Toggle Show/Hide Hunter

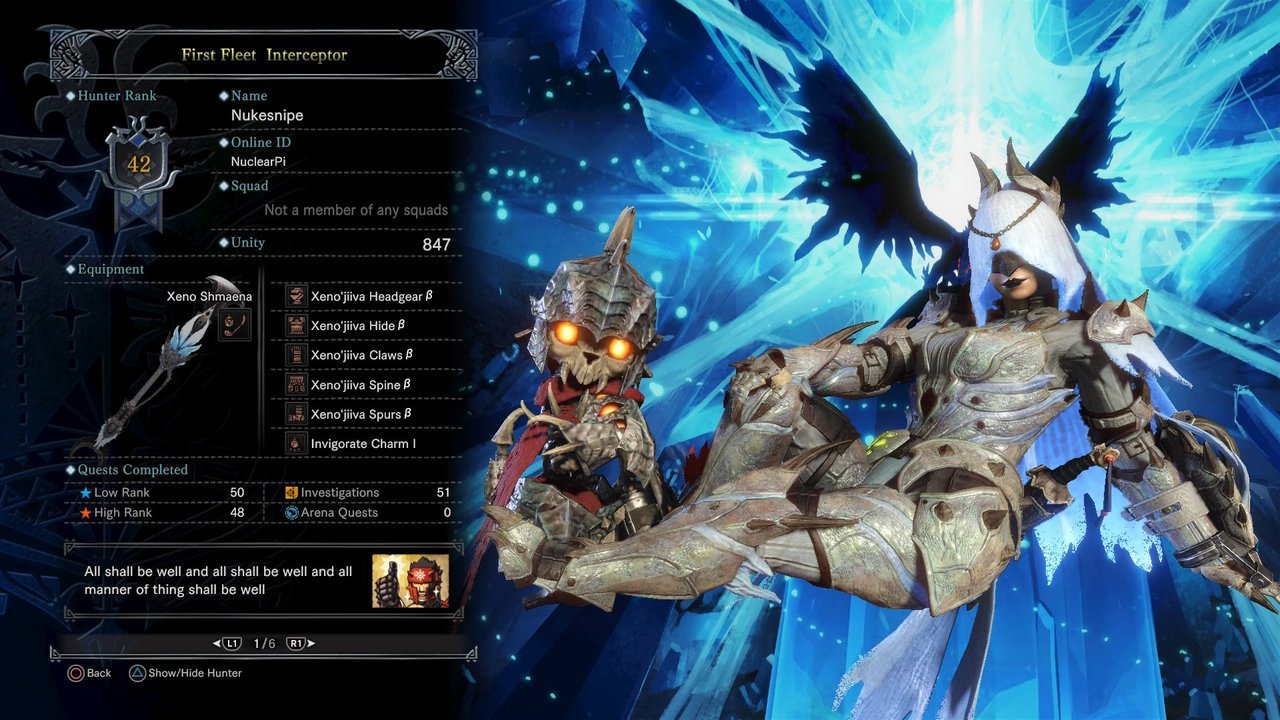[185, 673]
